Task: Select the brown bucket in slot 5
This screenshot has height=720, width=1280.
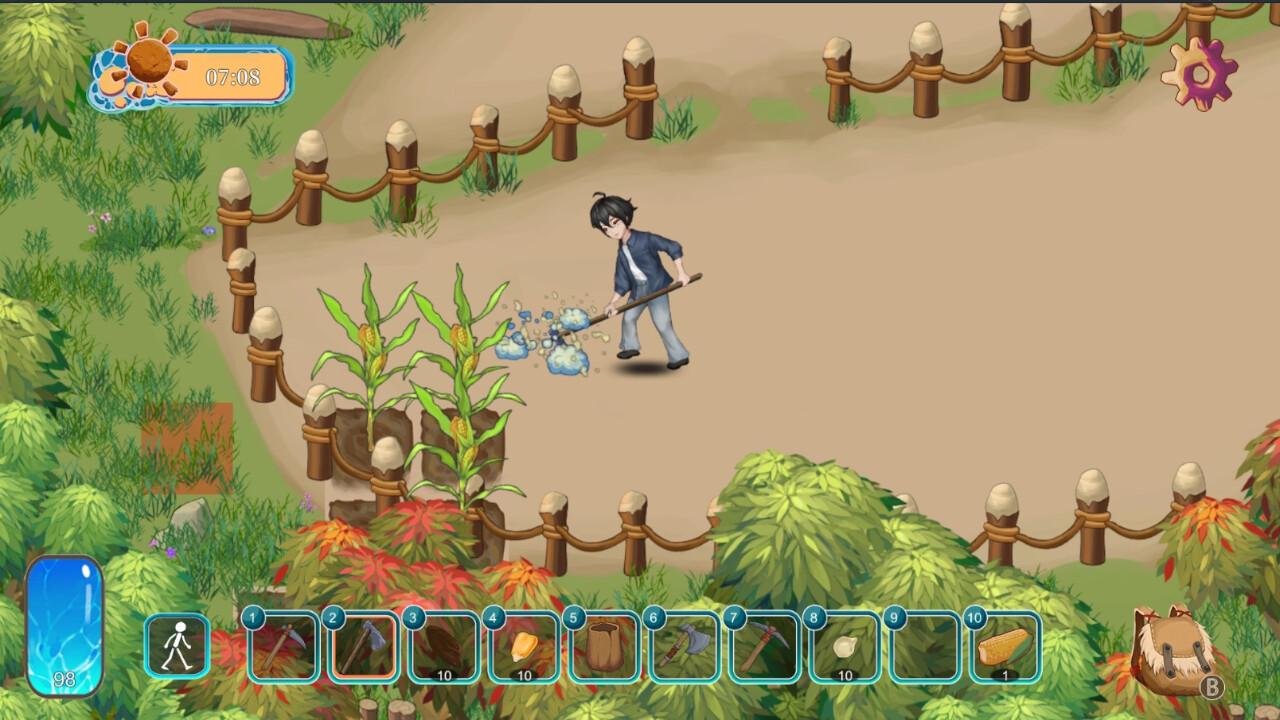Action: click(x=604, y=647)
